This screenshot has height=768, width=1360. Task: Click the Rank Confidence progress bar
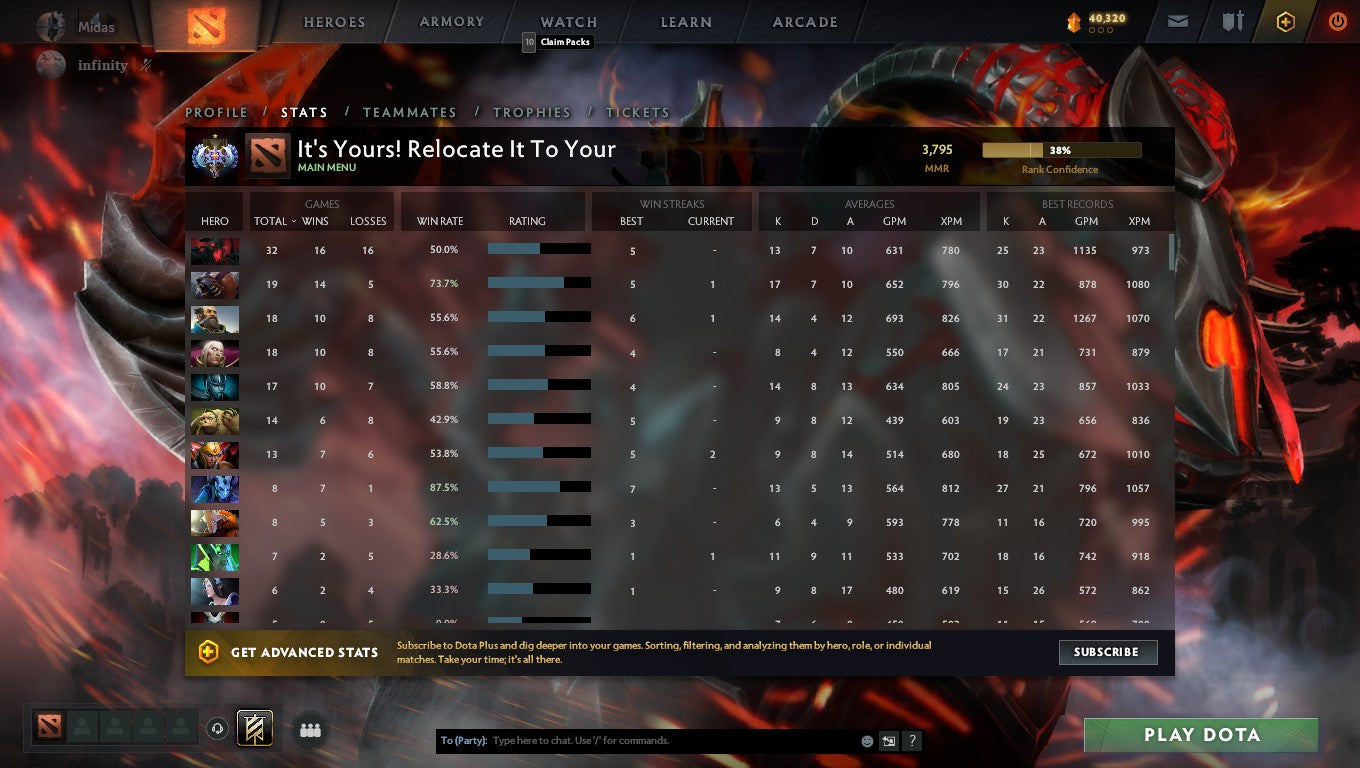click(x=1062, y=149)
